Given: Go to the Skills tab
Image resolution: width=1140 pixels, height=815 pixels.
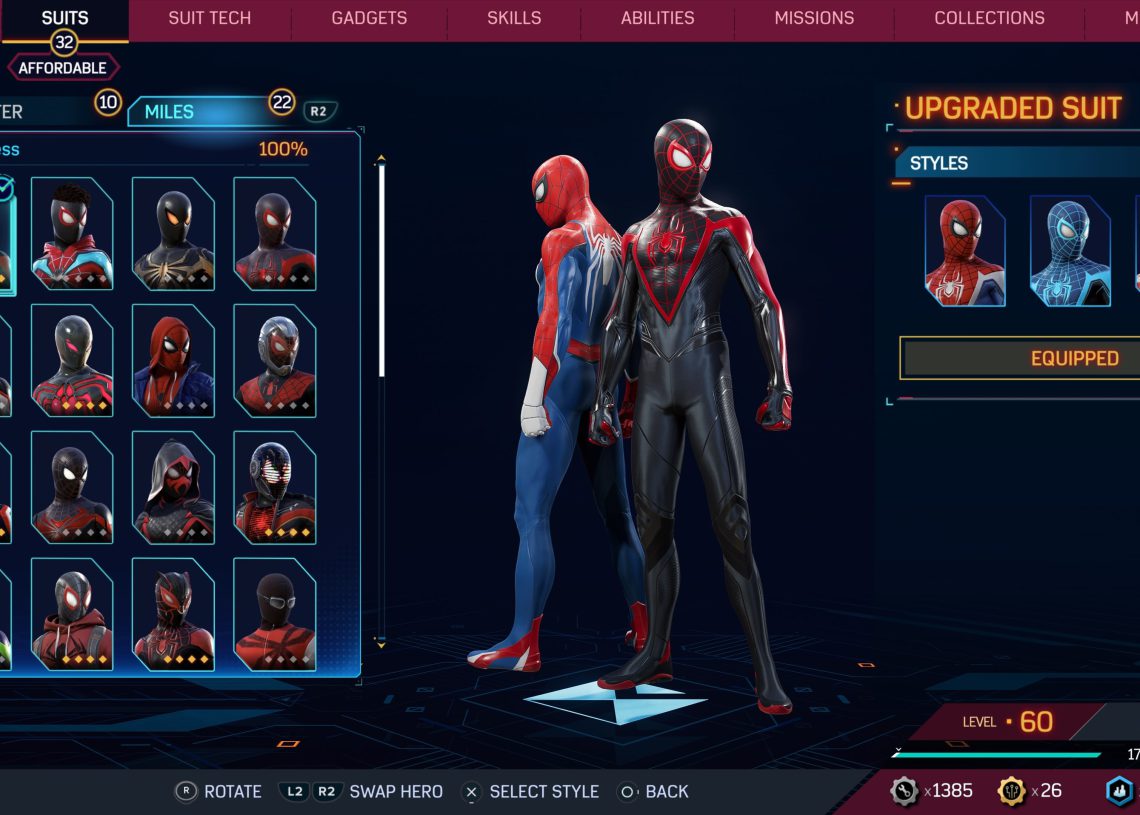Looking at the screenshot, I should pyautogui.click(x=514, y=18).
